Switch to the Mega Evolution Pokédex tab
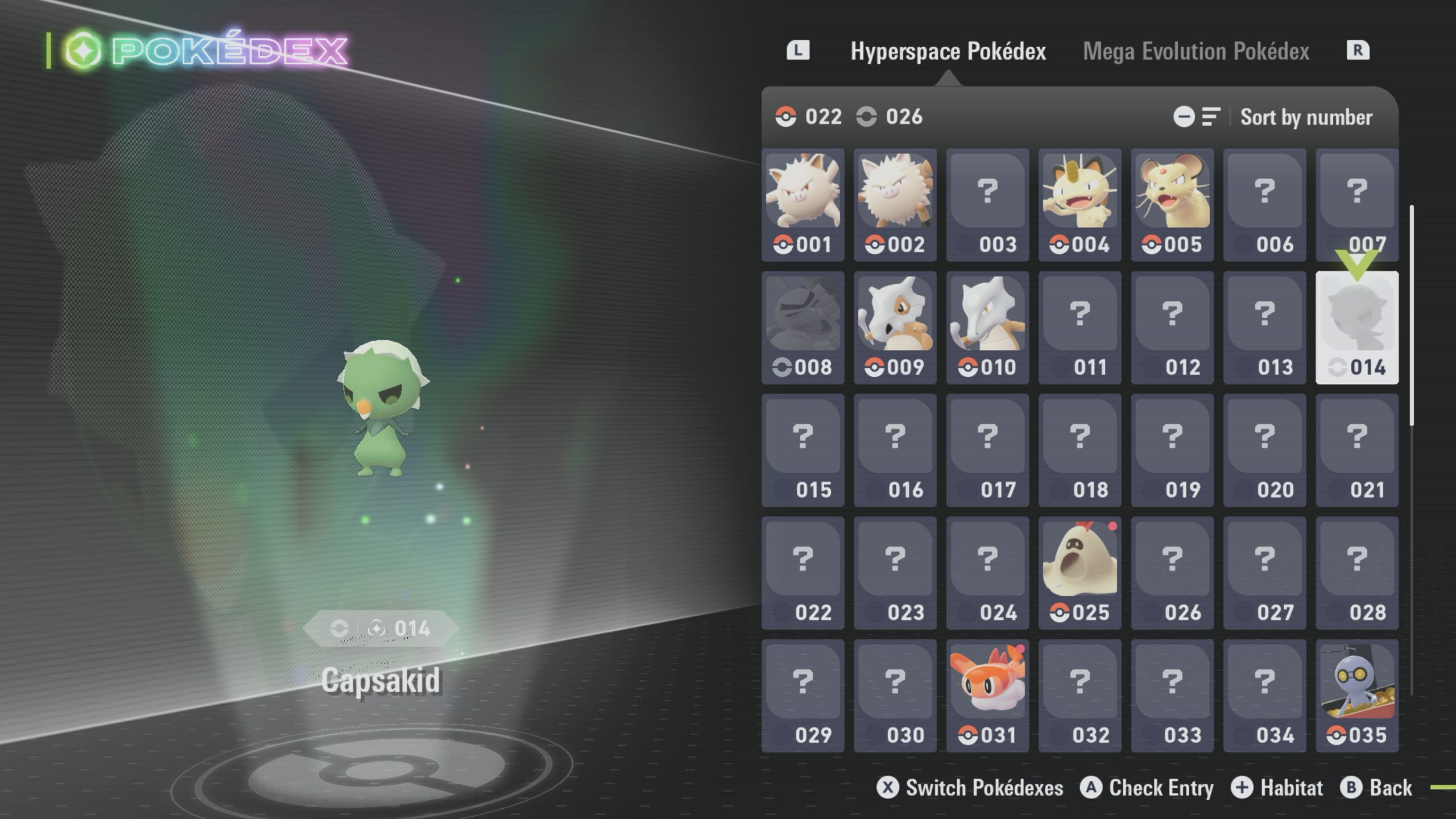 pos(1196,51)
